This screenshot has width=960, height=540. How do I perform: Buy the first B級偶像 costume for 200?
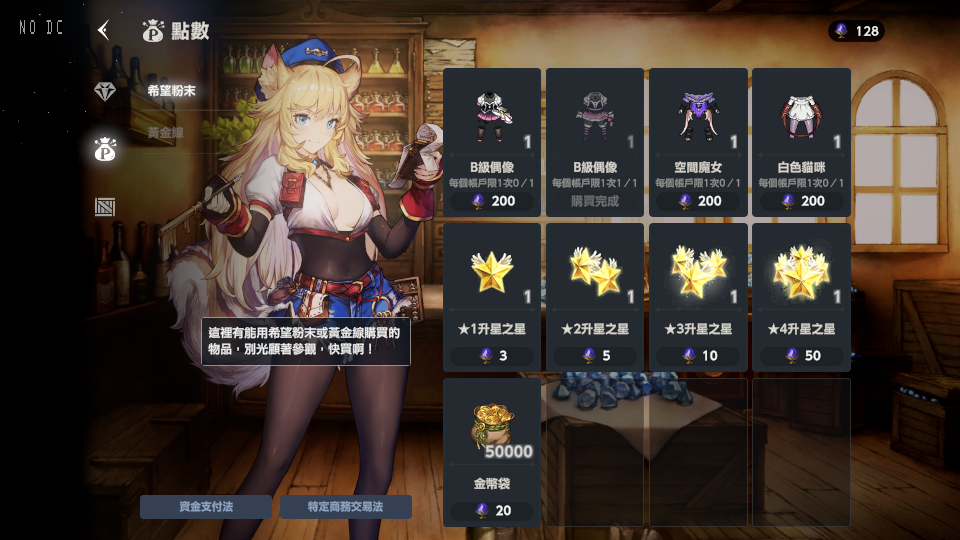coord(491,142)
